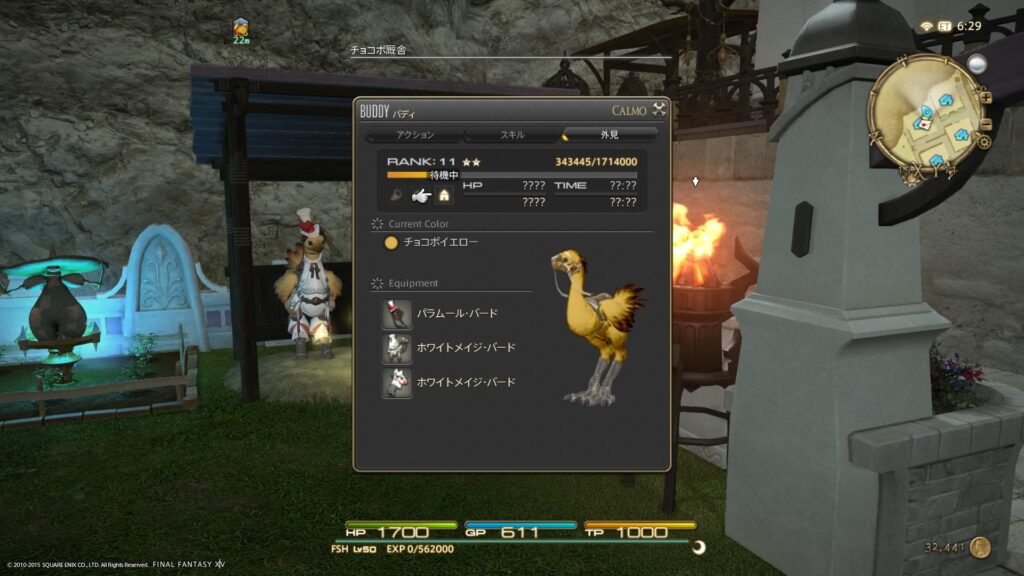Click the チョコボイエロー color swatch
The height and width of the screenshot is (576, 1024).
[392, 242]
